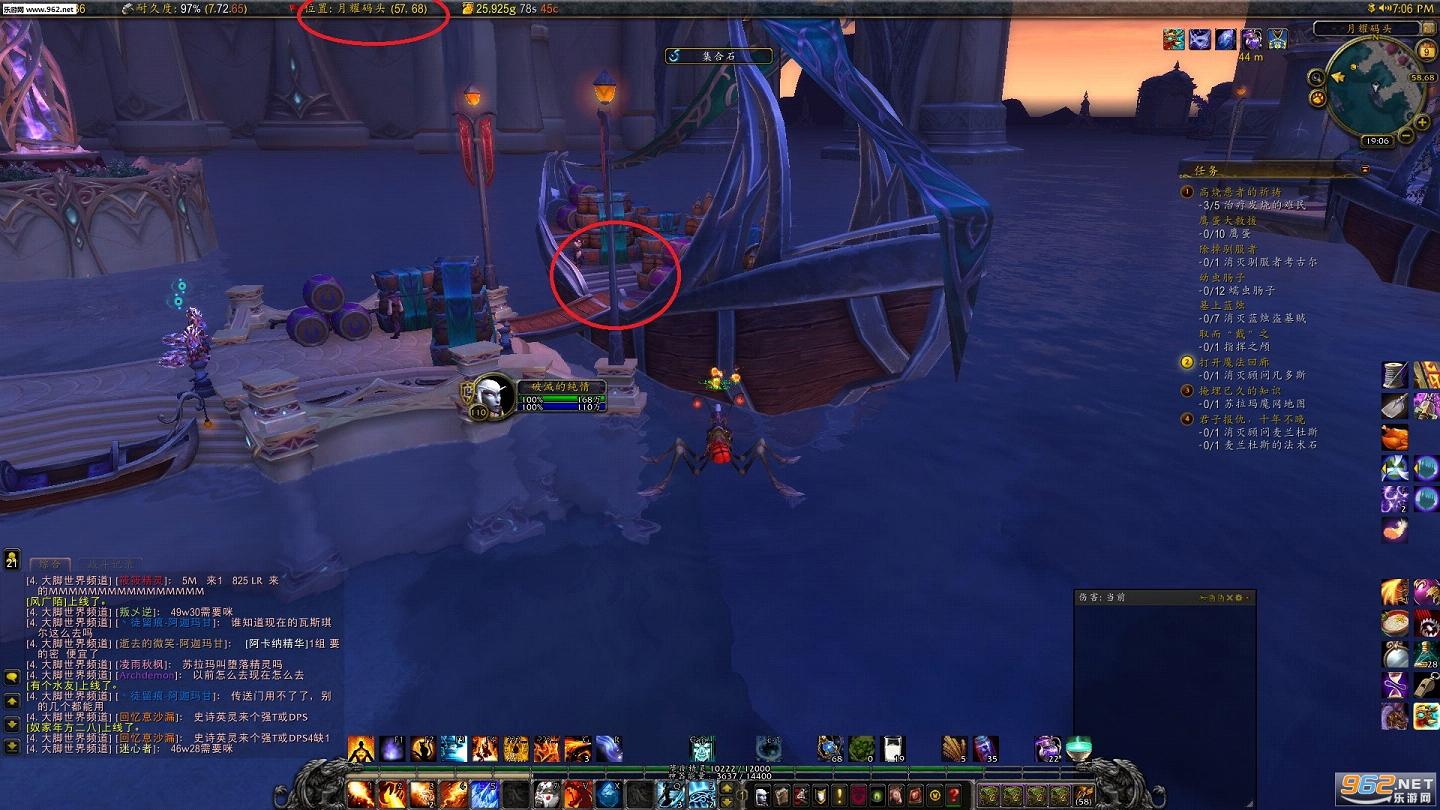Select the 破灭的纯情 player portrait
This screenshot has width=1440, height=810.
pyautogui.click(x=492, y=395)
